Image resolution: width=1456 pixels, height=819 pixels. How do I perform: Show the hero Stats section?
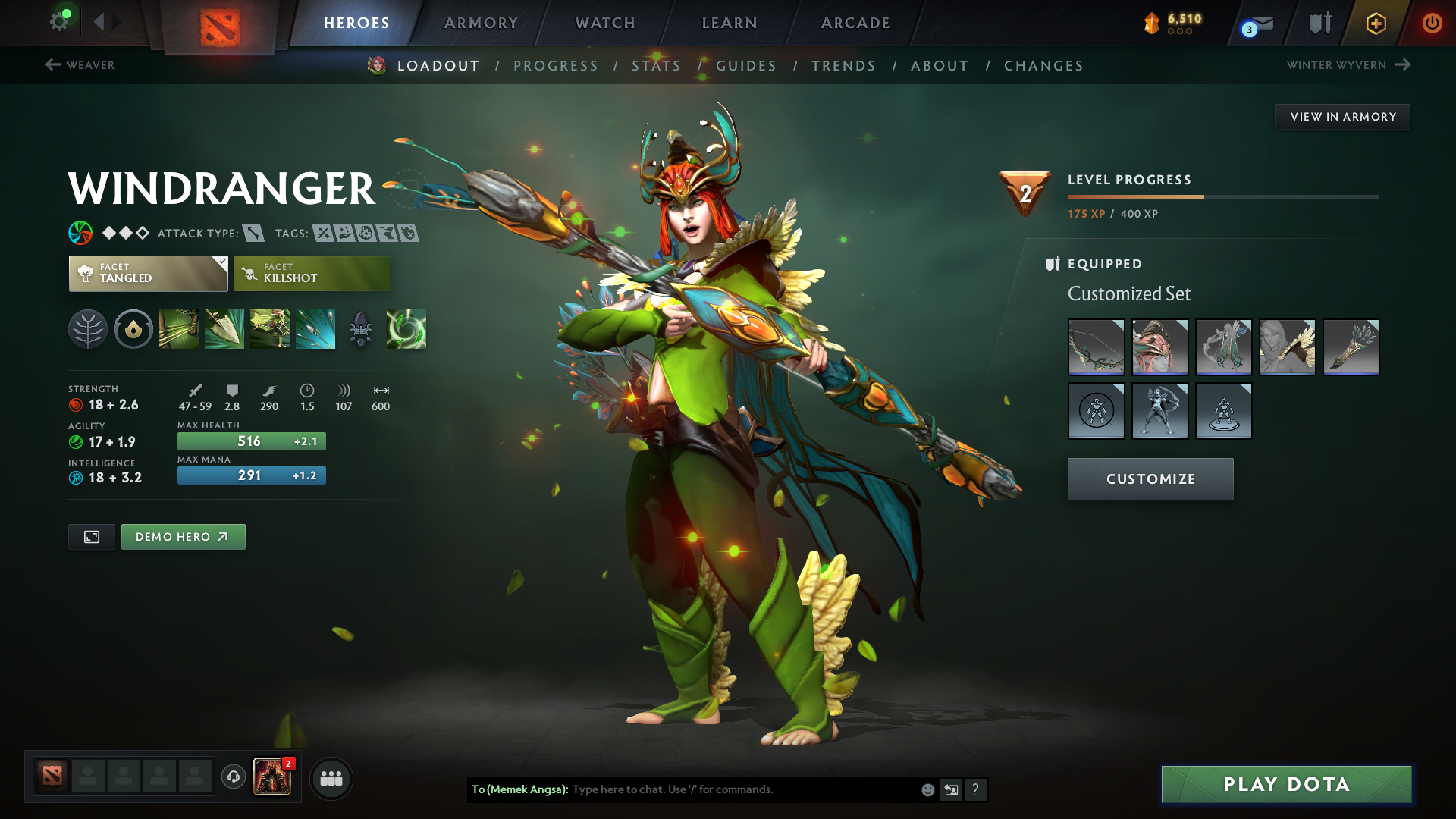[x=656, y=66]
